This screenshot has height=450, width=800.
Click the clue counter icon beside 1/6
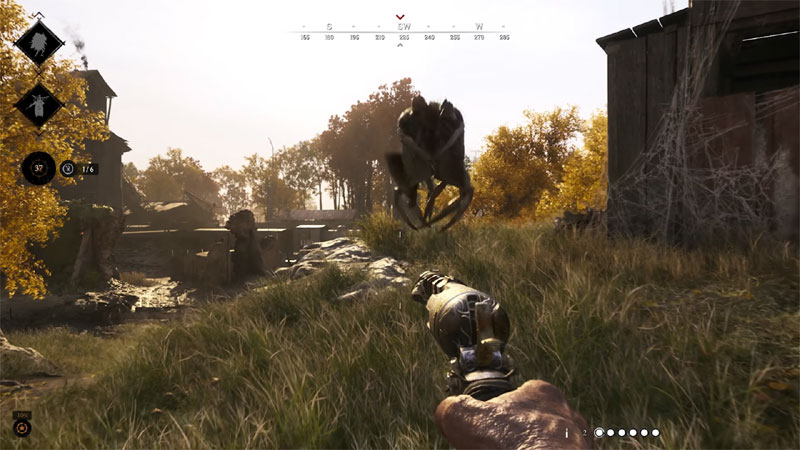tap(67, 169)
